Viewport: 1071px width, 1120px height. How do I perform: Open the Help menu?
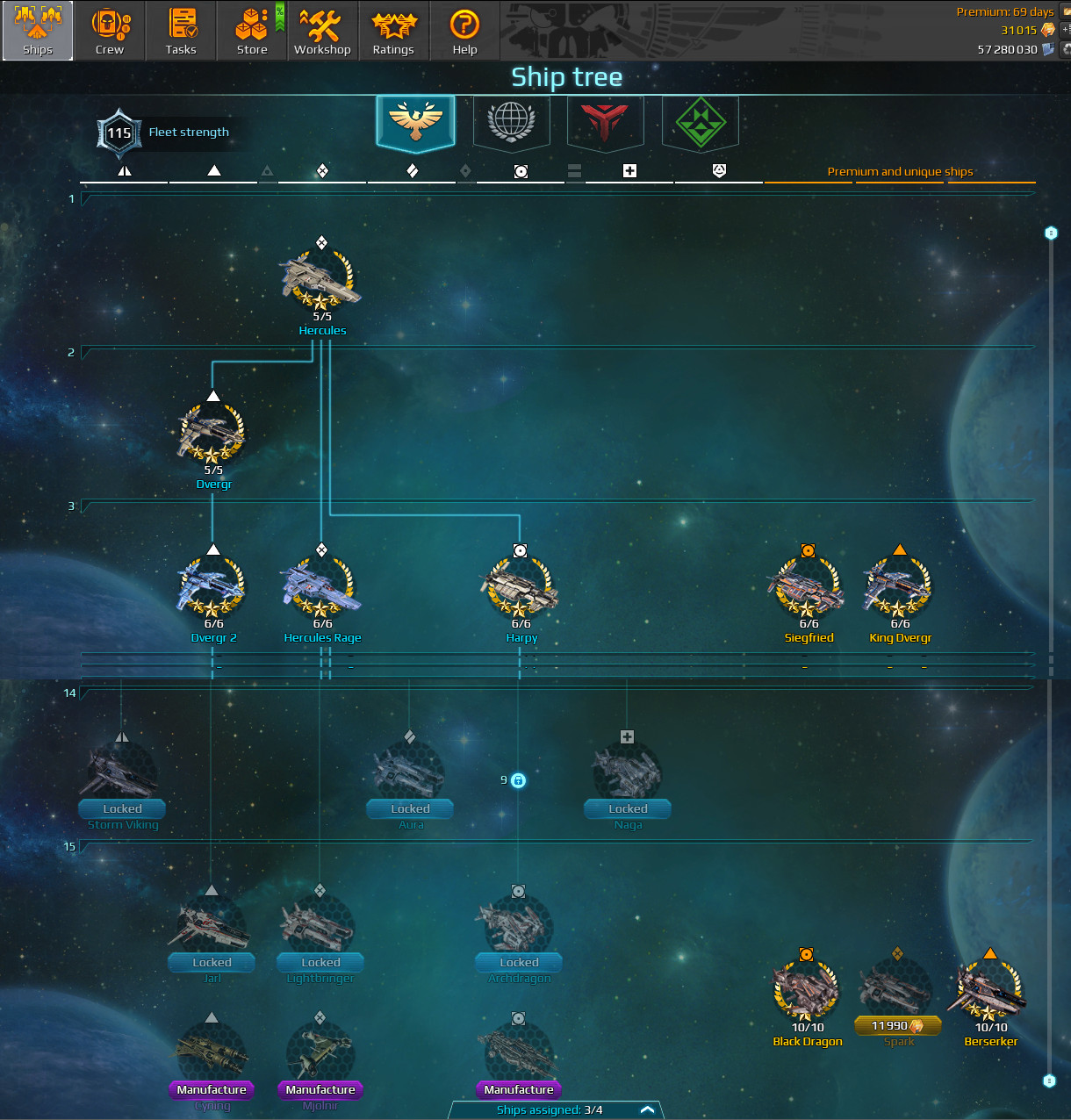(464, 31)
